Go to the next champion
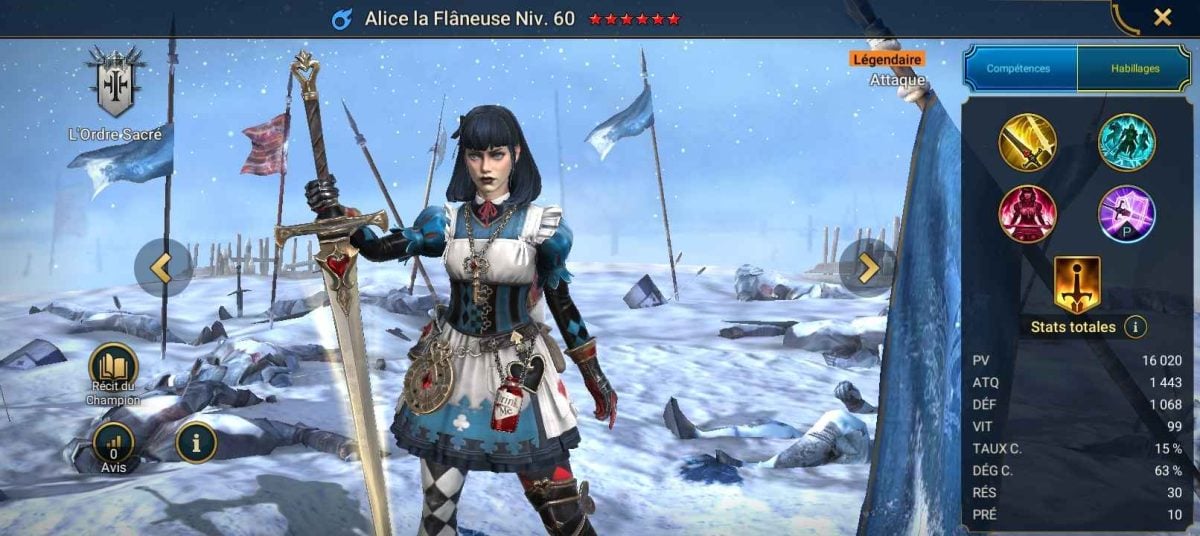The height and width of the screenshot is (536, 1200). pos(867,267)
